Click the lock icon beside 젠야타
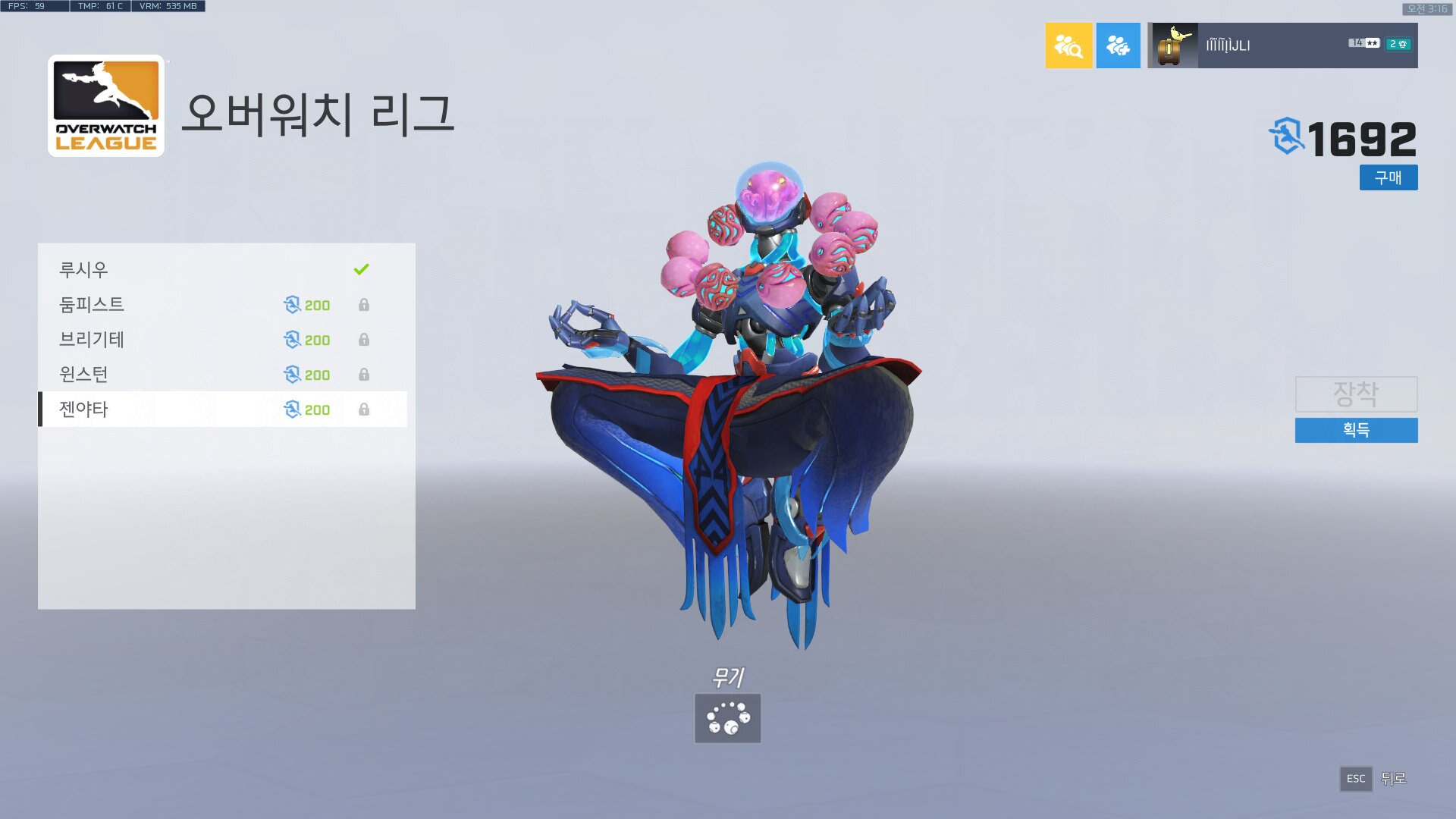Screen dimensions: 1456x819 point(365,409)
